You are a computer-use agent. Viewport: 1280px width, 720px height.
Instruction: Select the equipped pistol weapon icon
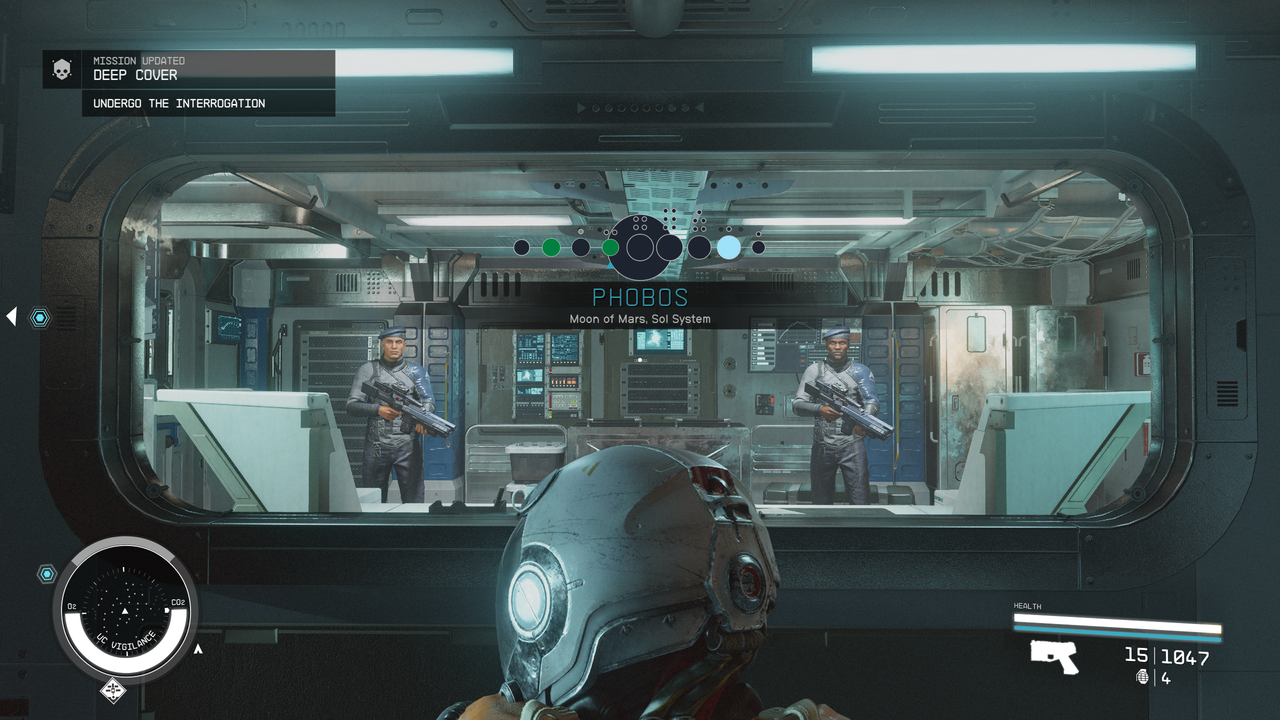[x=1054, y=657]
